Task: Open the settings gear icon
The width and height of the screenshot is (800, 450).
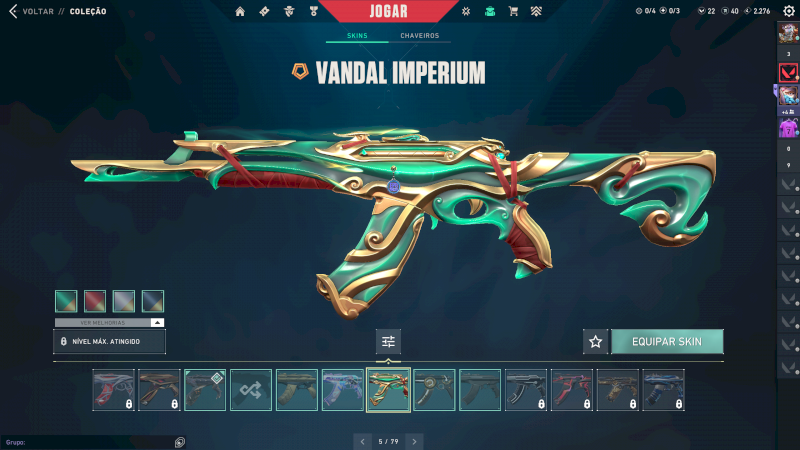Action: pyautogui.click(x=788, y=11)
